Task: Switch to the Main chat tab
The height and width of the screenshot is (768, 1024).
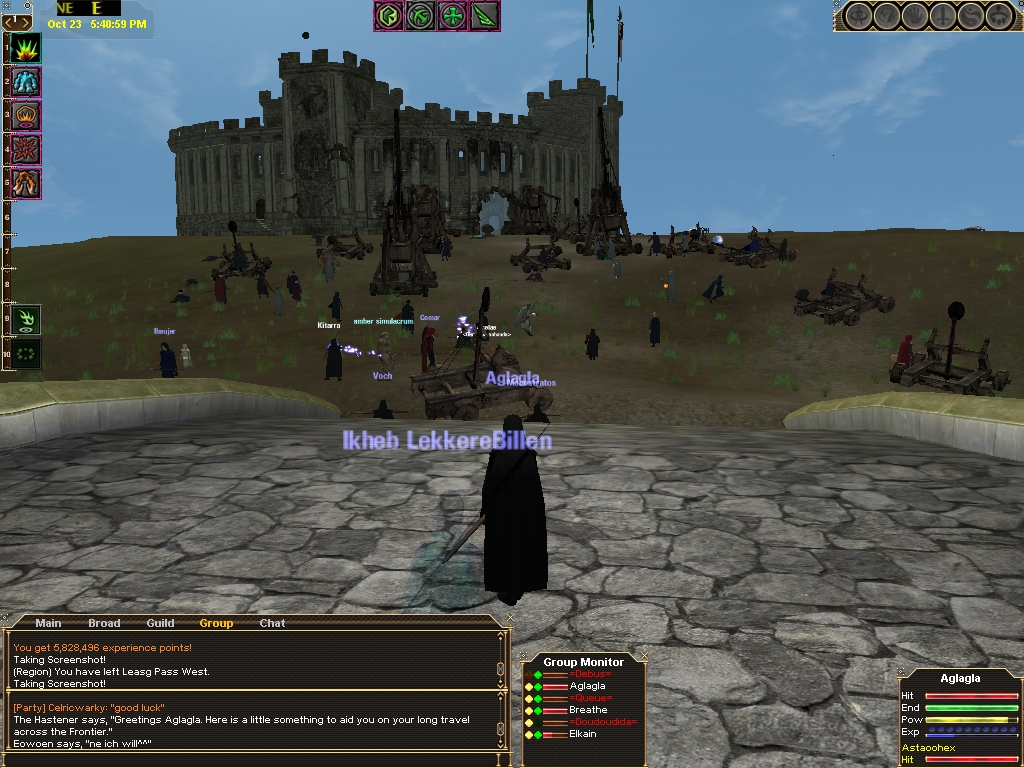Action: tap(48, 623)
